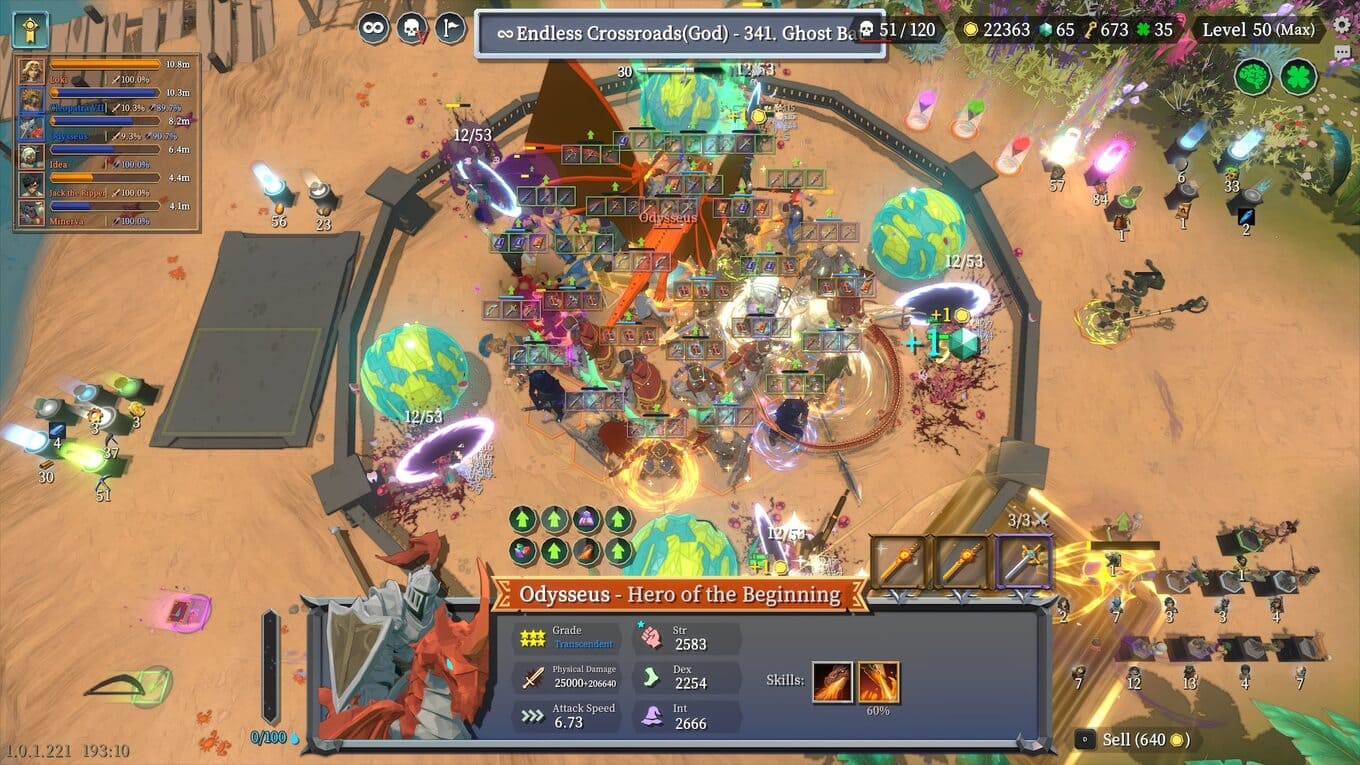Click the green clover luck icon
The width and height of the screenshot is (1360, 765).
(x=1298, y=77)
